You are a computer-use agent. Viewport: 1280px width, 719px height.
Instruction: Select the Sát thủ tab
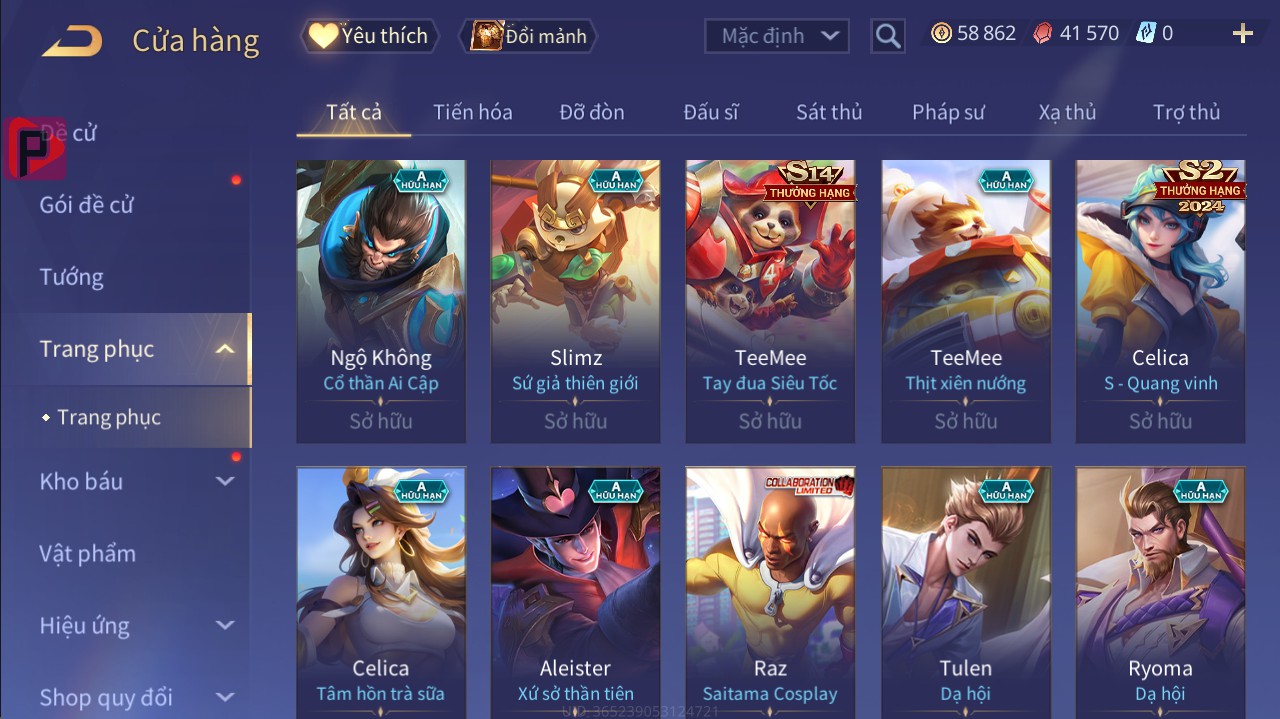tap(829, 112)
